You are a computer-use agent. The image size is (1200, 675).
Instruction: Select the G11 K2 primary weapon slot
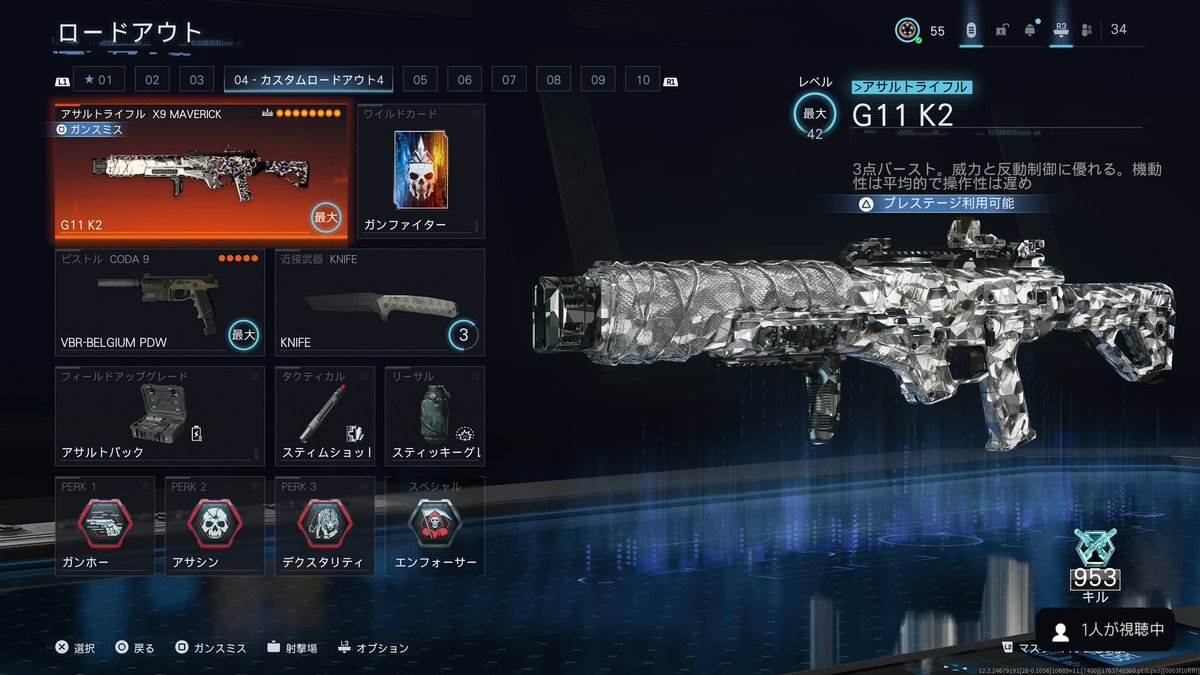coord(201,173)
